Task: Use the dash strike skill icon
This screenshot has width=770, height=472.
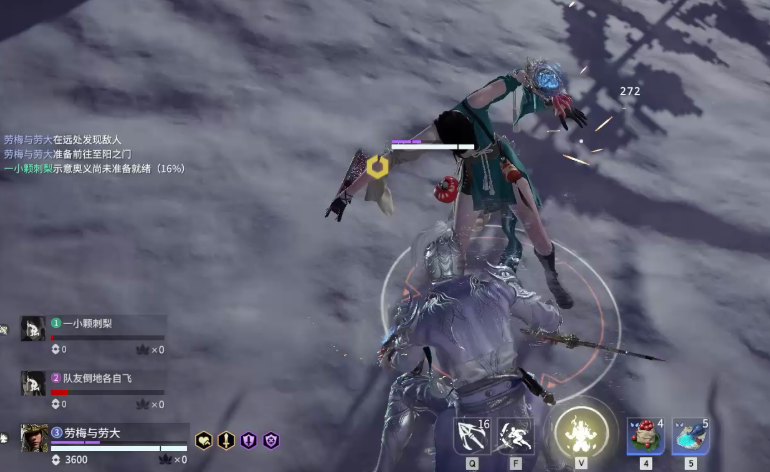Action: point(516,435)
